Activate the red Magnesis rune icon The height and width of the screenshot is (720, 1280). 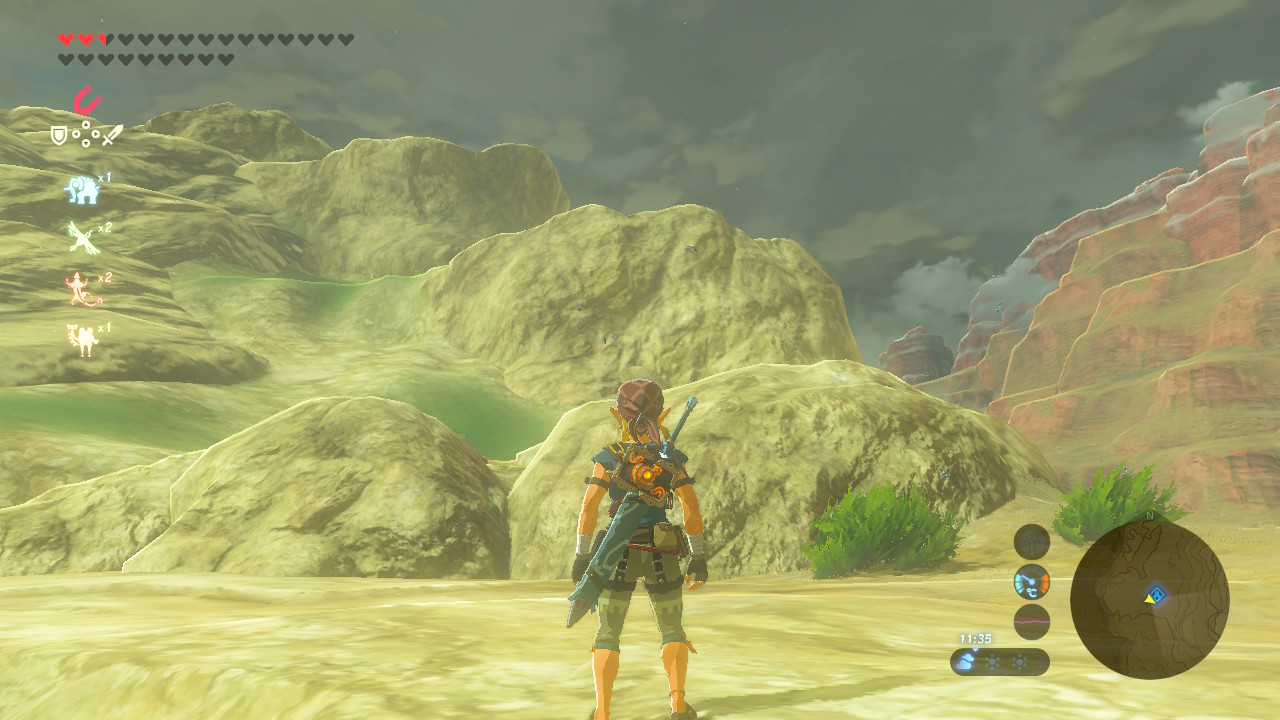pyautogui.click(x=87, y=101)
